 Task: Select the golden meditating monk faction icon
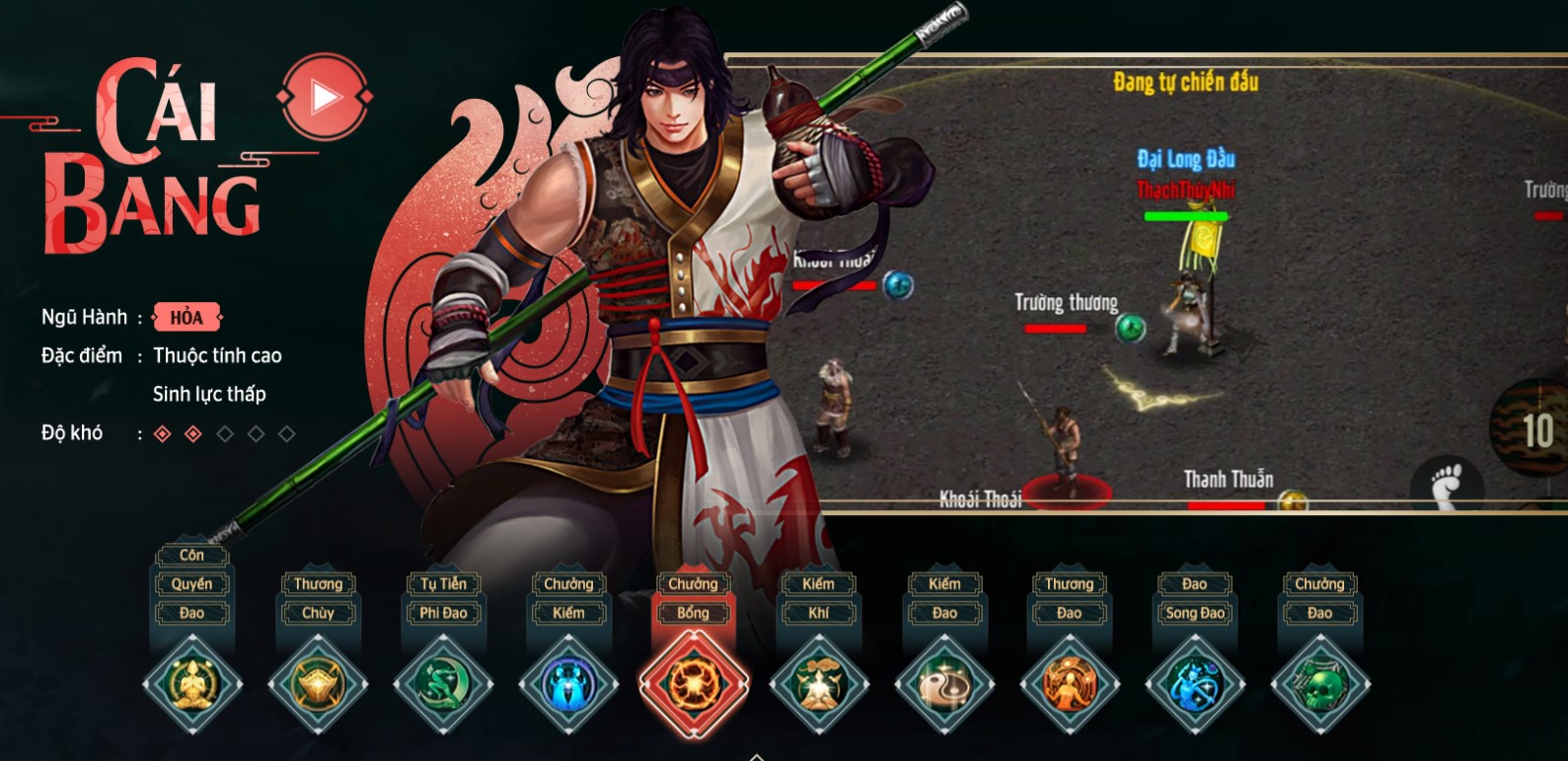191,683
